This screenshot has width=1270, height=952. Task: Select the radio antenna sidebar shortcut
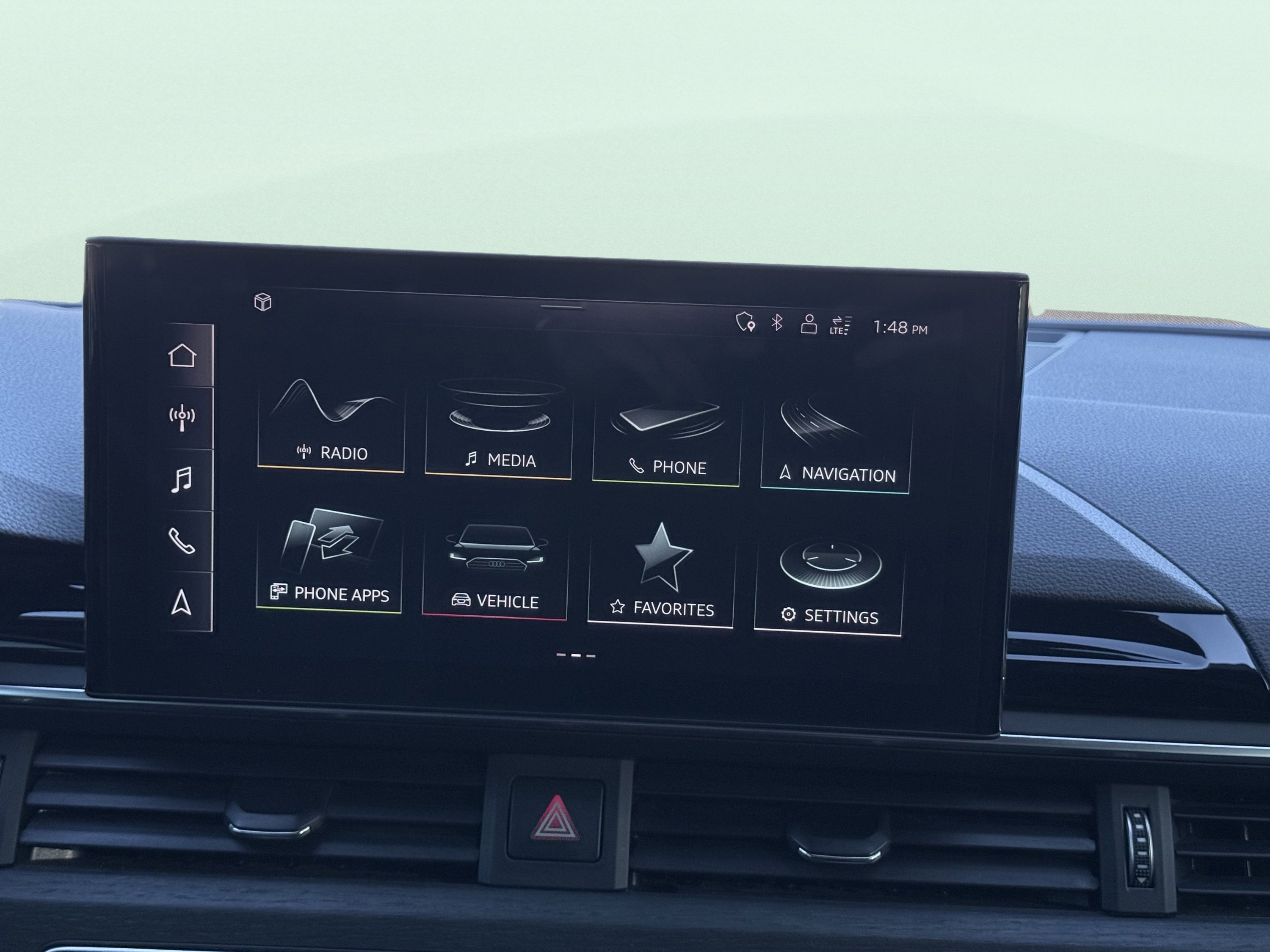pos(182,418)
